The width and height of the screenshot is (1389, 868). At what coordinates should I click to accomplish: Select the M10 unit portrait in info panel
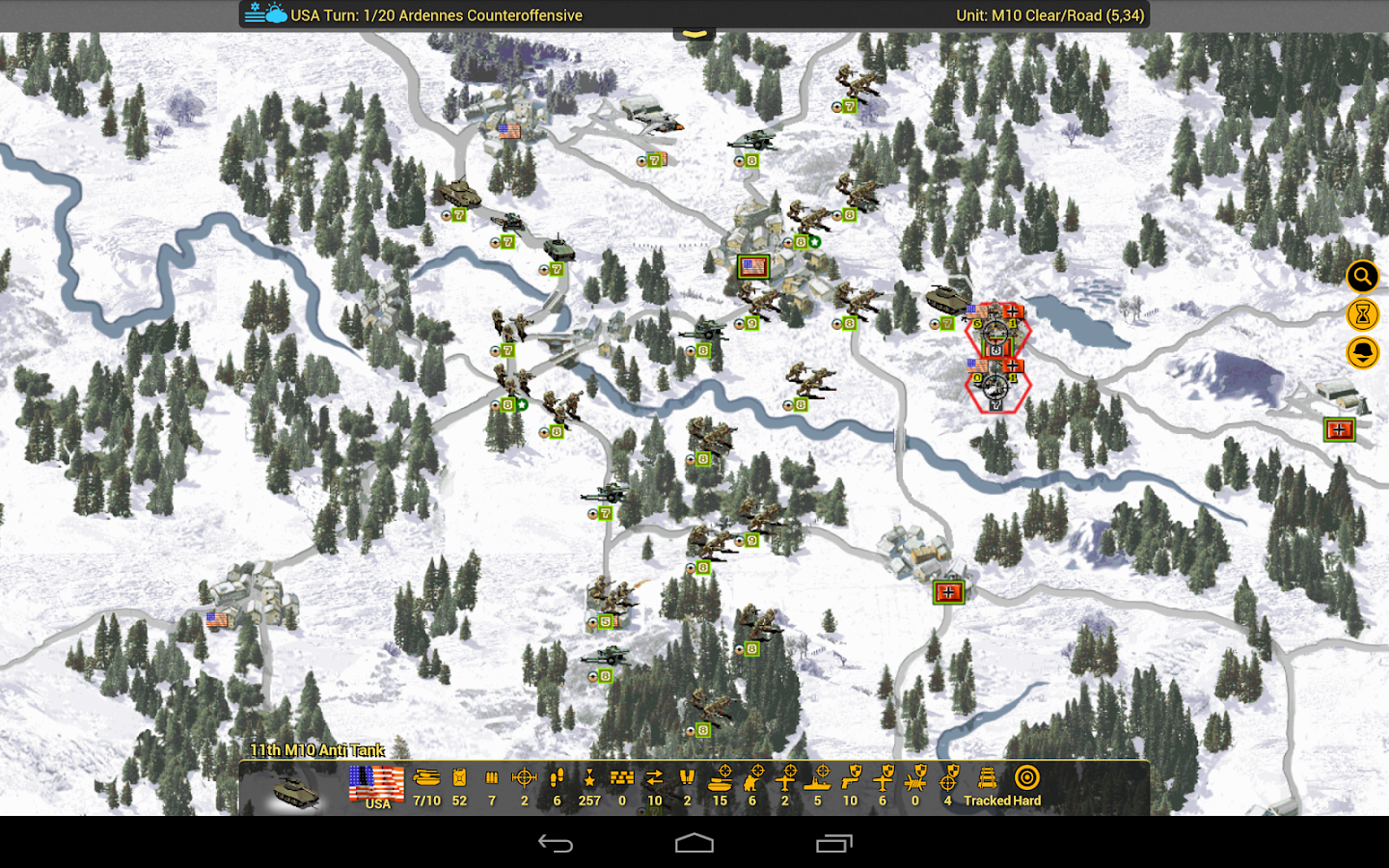pos(295,791)
